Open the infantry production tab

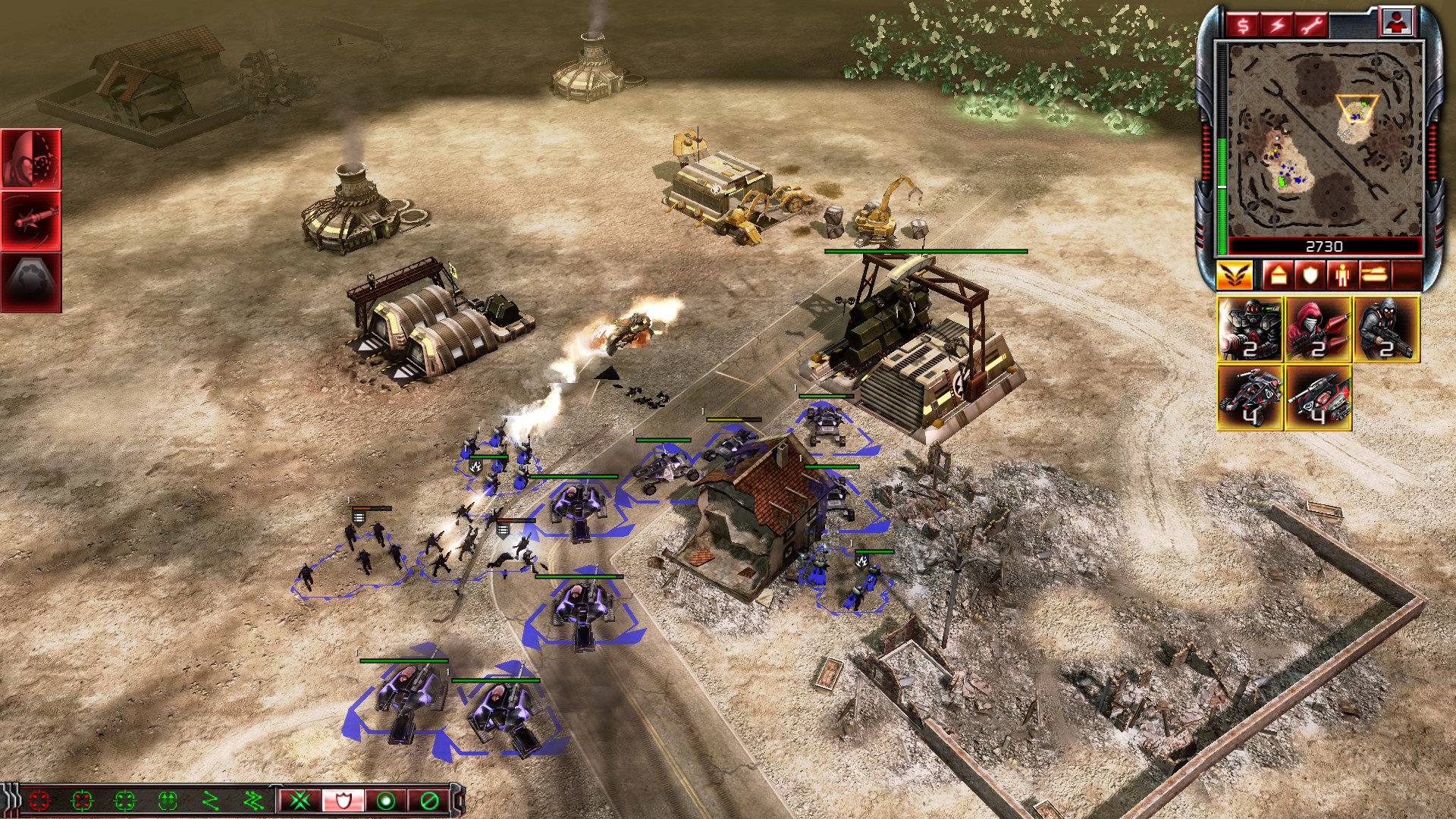pyautogui.click(x=1343, y=275)
